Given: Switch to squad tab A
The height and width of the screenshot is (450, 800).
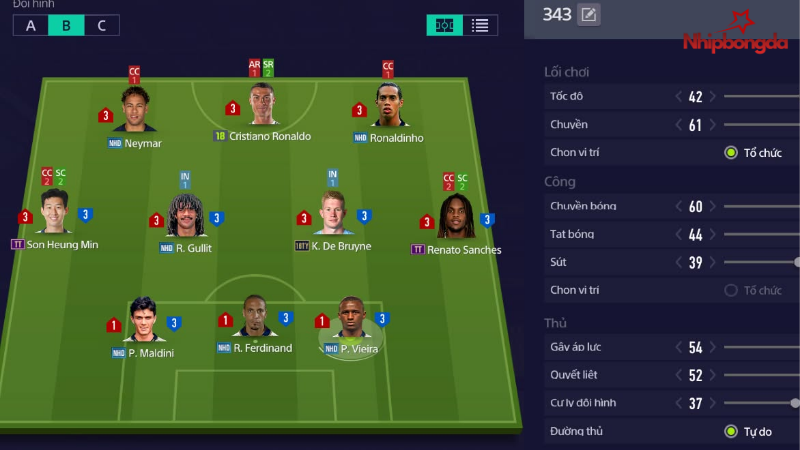Looking at the screenshot, I should [x=31, y=25].
